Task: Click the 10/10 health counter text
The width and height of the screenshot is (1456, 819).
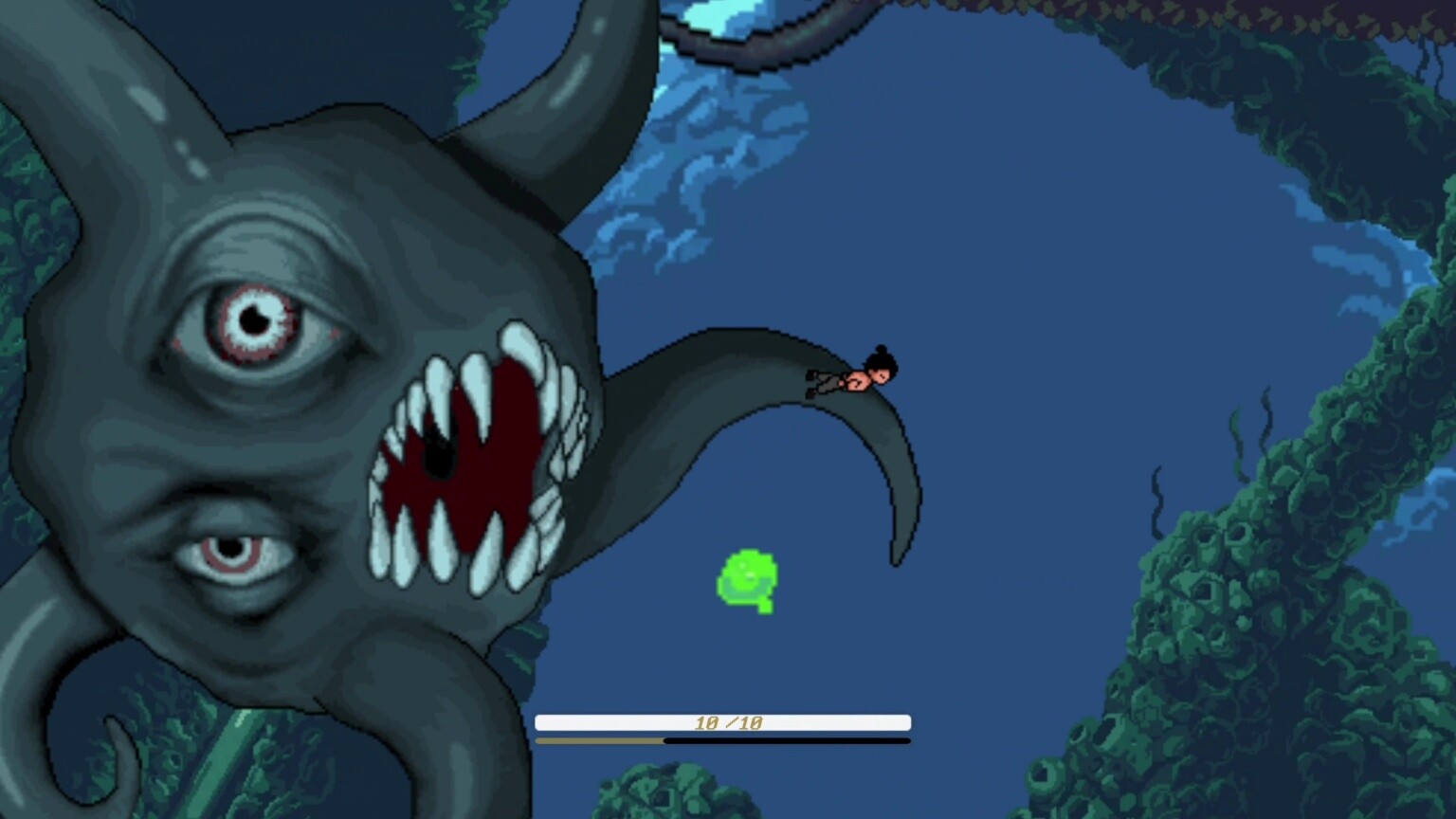Action: [x=730, y=720]
